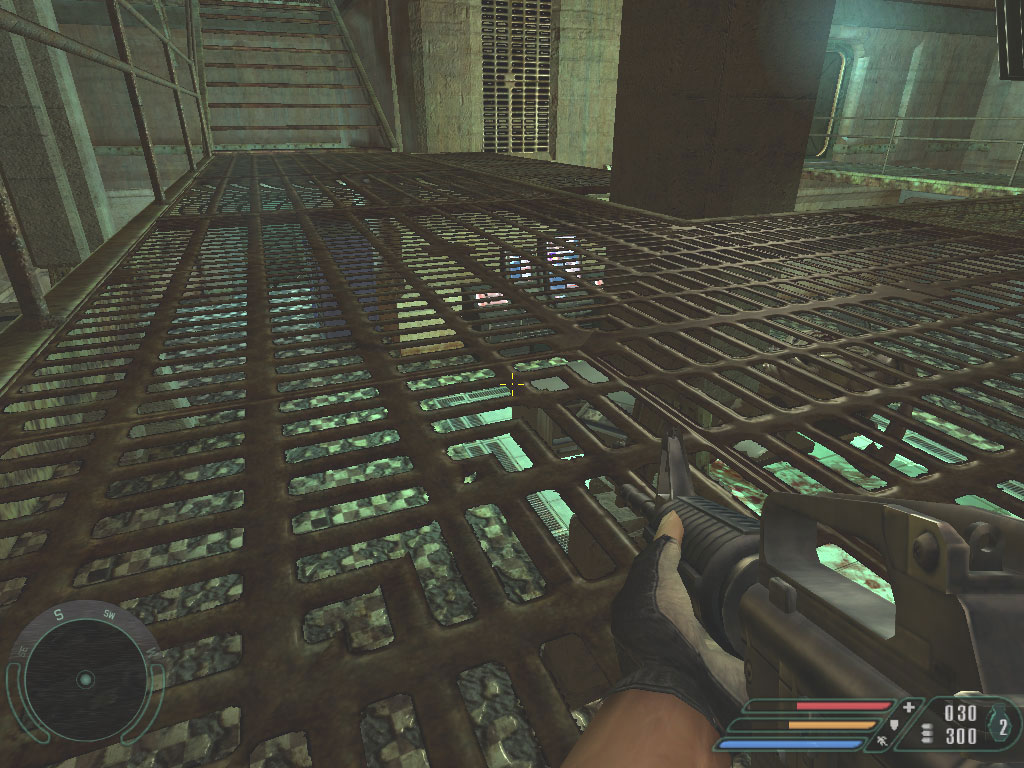Click the white health cross icon
Image resolution: width=1024 pixels, height=768 pixels.
tap(908, 707)
